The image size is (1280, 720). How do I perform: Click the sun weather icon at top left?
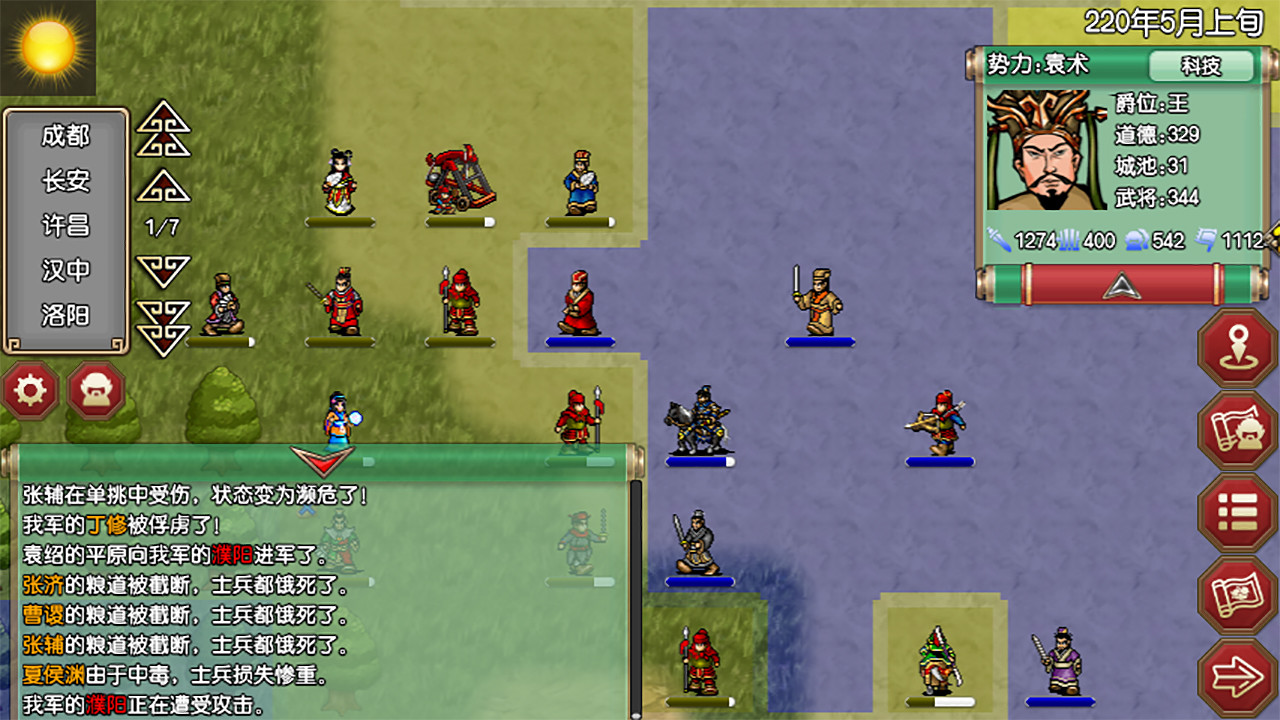[47, 47]
